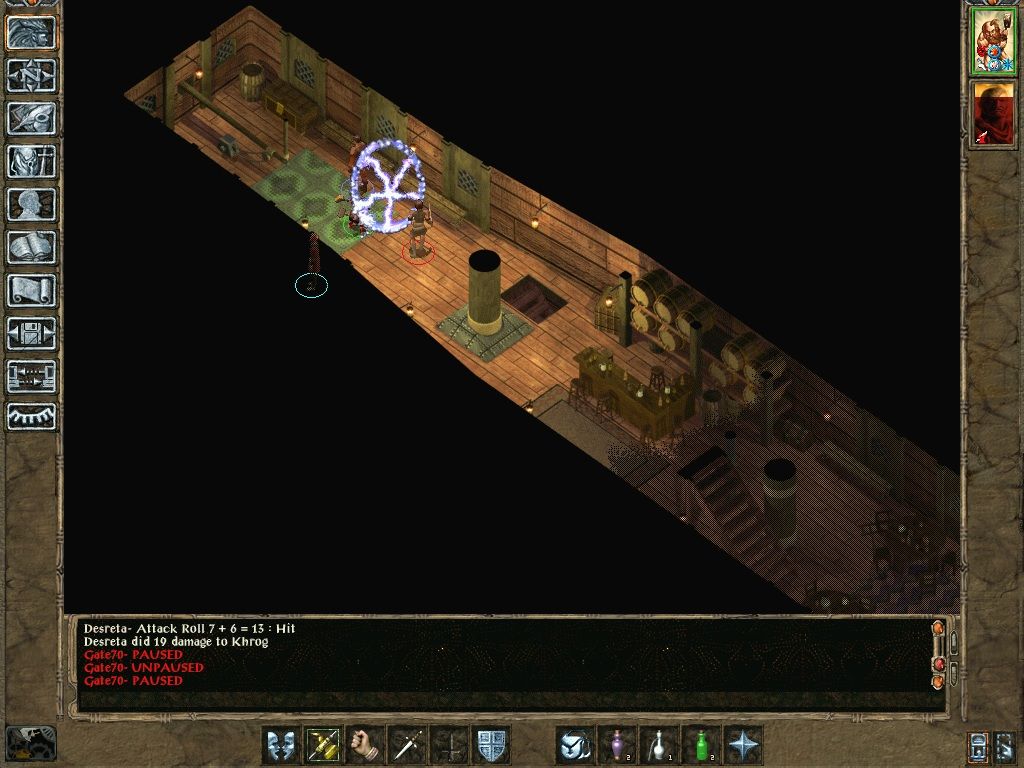Use the green bottle quick item
The height and width of the screenshot is (768, 1024).
(701, 745)
